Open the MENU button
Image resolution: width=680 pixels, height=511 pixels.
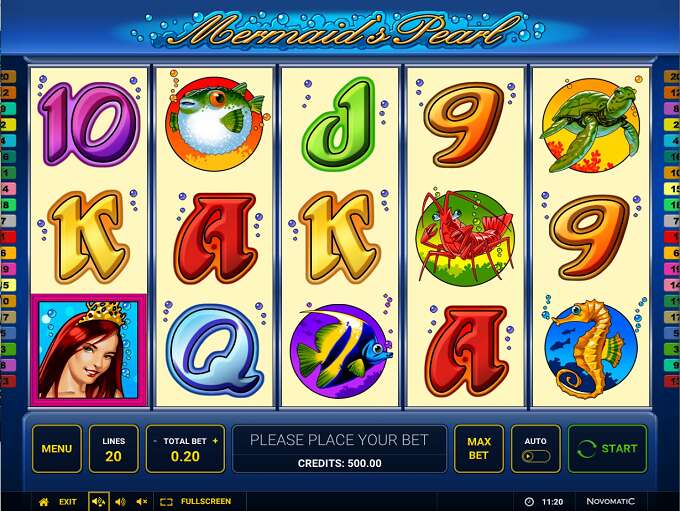coord(56,449)
